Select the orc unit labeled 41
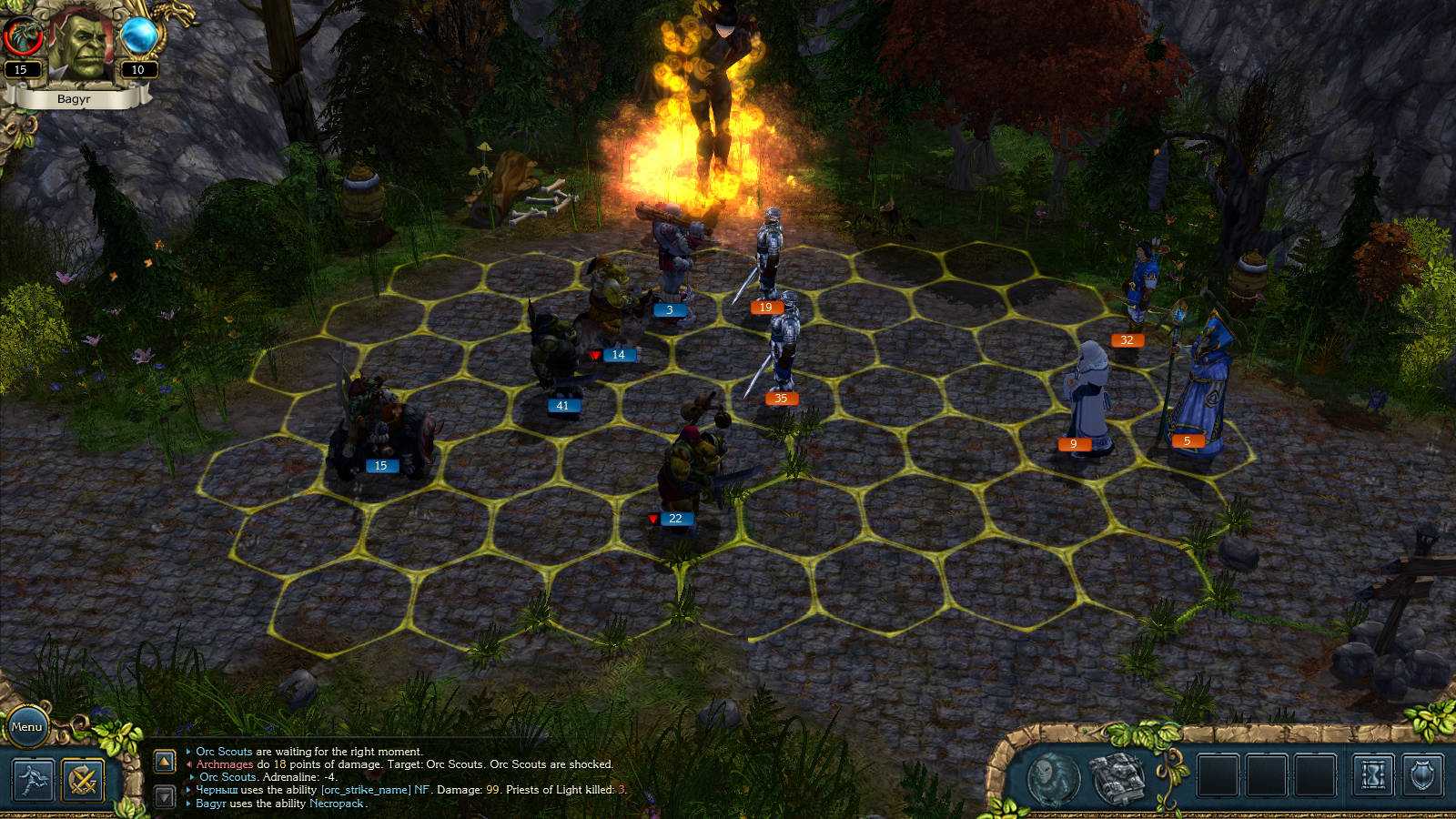The image size is (1456, 819). pos(558,355)
